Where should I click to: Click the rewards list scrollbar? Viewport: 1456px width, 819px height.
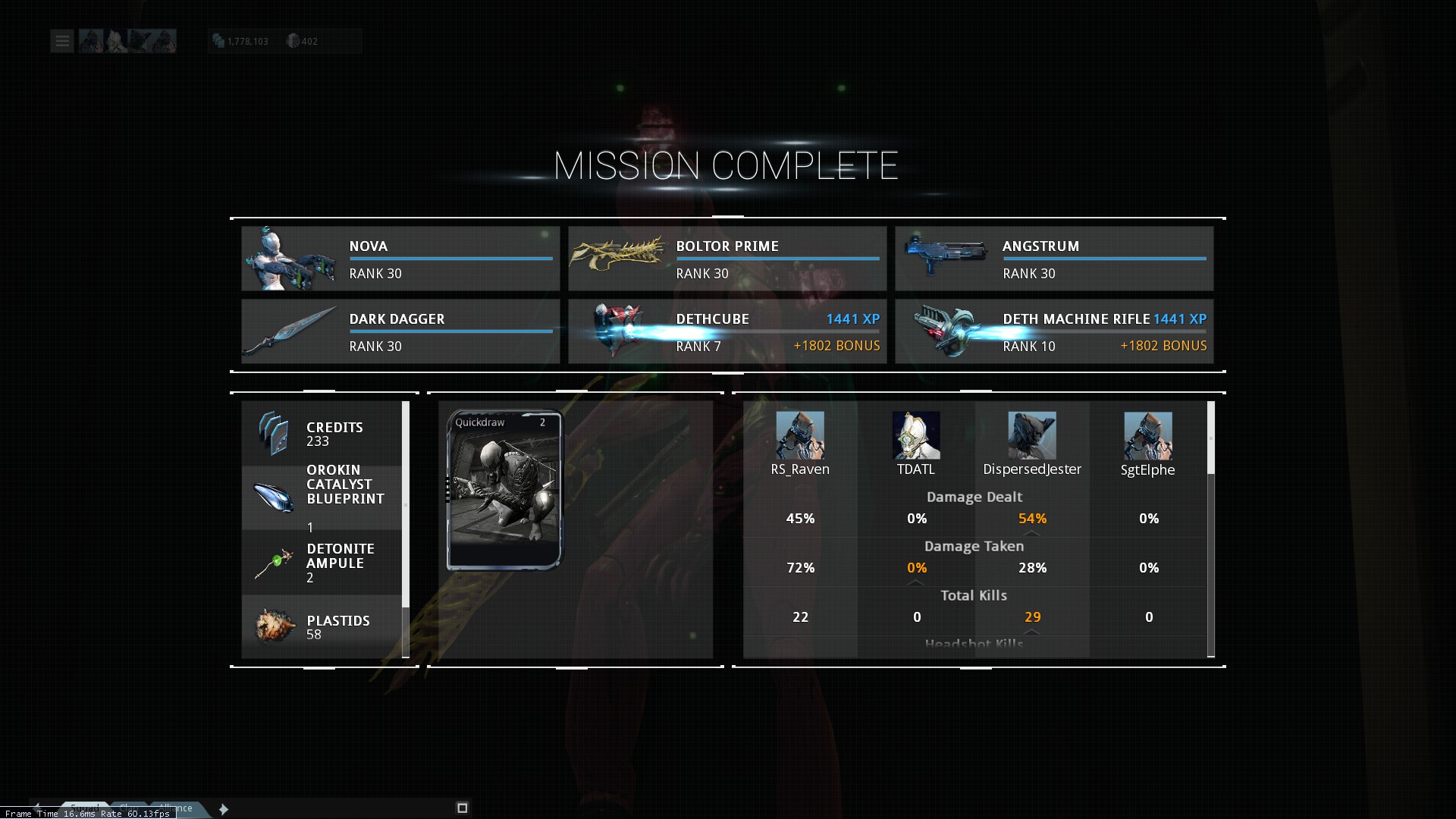click(406, 504)
